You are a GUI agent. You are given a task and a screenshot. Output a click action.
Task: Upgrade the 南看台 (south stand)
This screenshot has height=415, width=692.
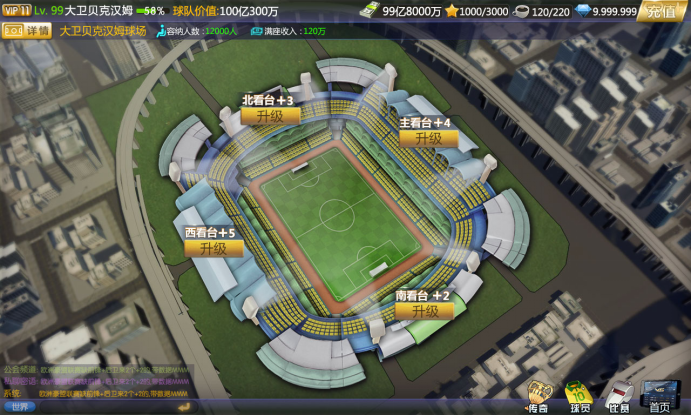424,310
